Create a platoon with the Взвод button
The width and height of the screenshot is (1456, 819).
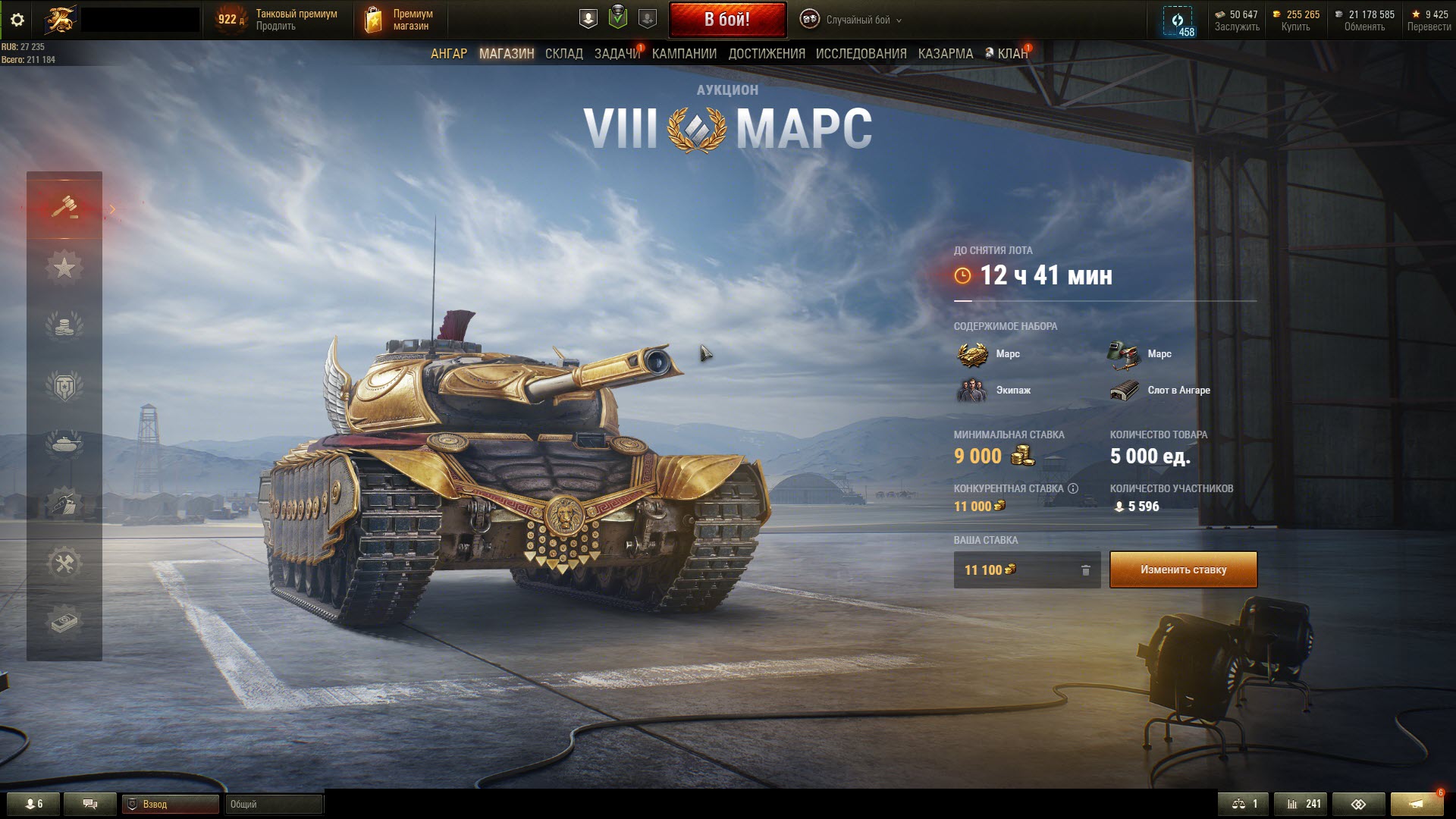pos(171,804)
